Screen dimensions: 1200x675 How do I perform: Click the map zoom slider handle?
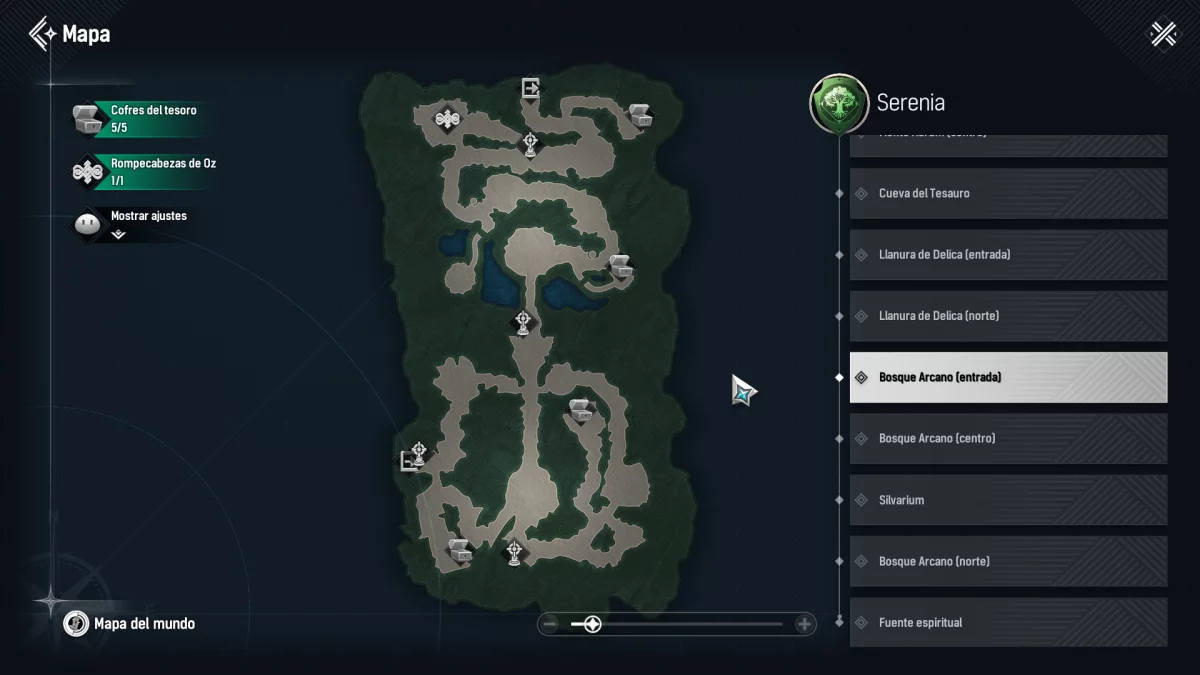tap(592, 625)
